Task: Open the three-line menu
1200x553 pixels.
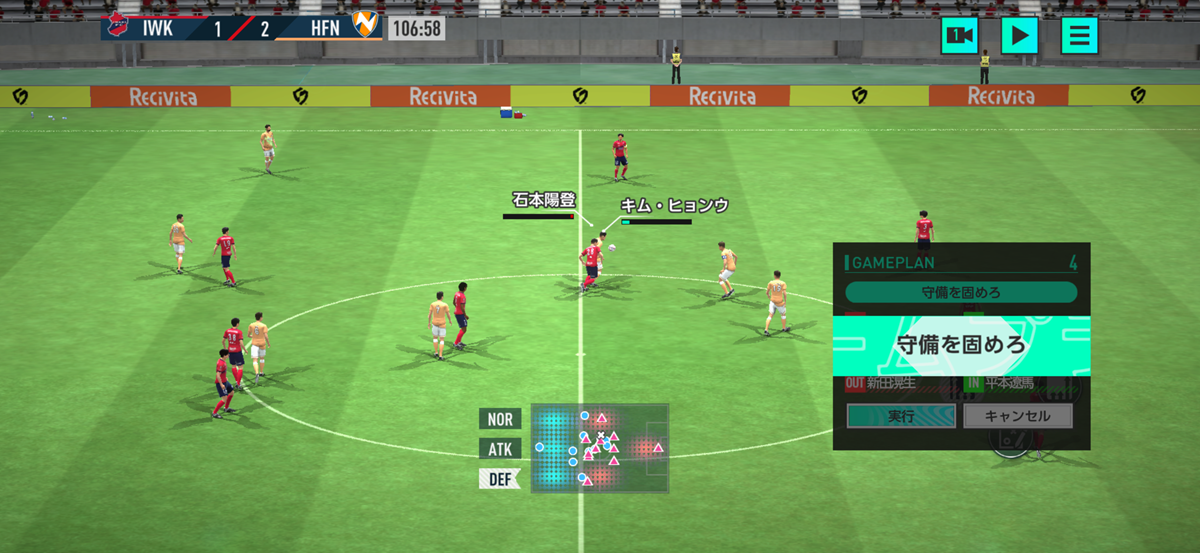Action: pos(1079,36)
